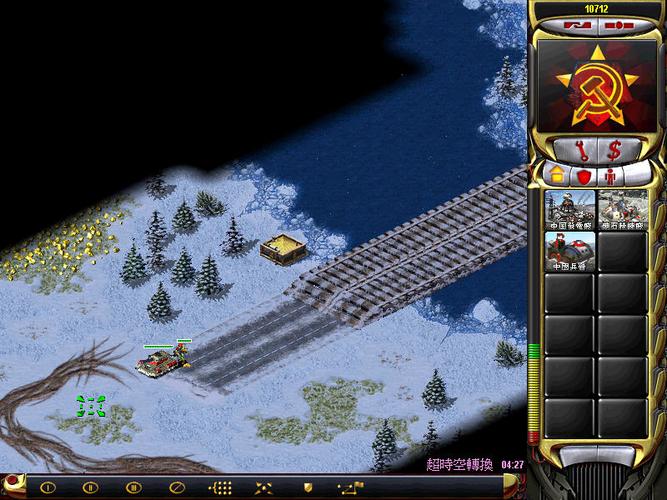Select team III on the command bar
The width and height of the screenshot is (667, 500).
click(x=133, y=488)
